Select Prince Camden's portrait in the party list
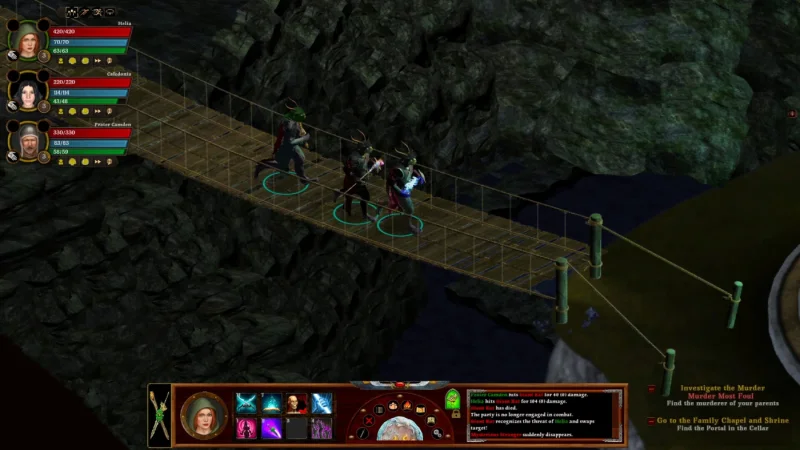Viewport: 800px width, 450px height. click(24, 141)
